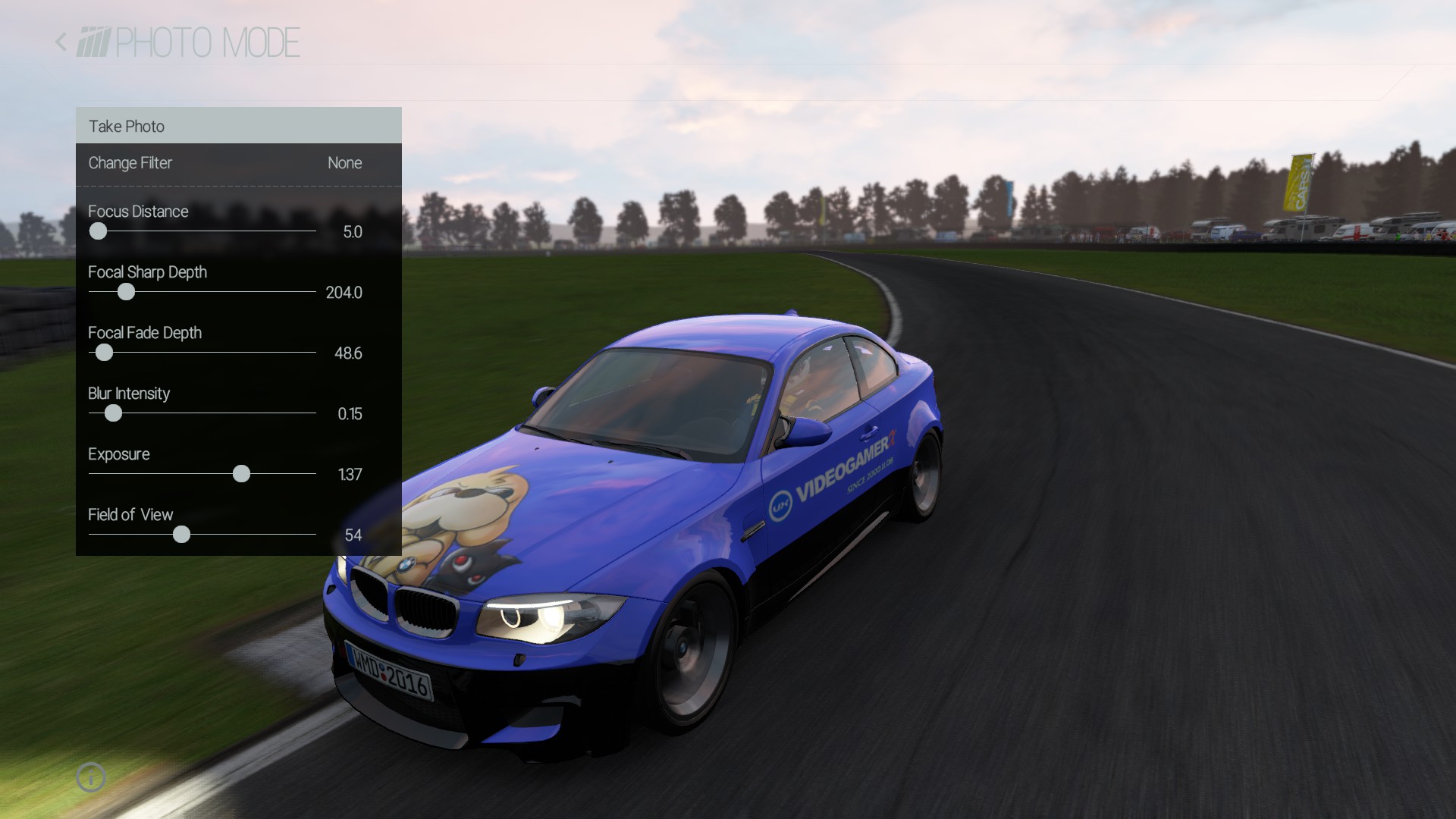Click the Focal Fade Depth slider handle
Viewport: 1456px width, 819px height.
pos(104,353)
